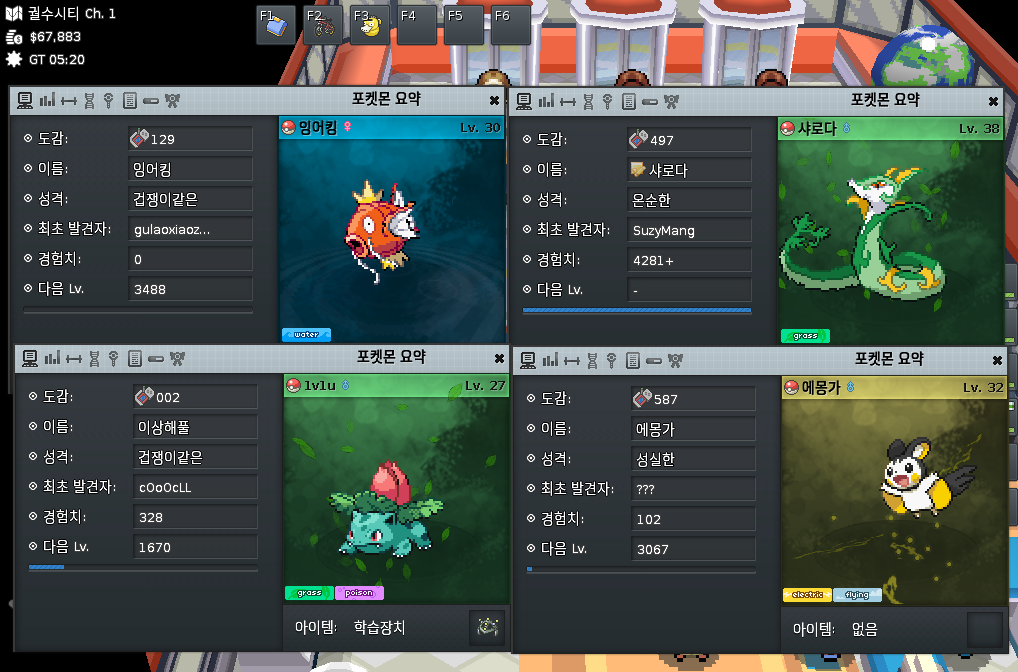The height and width of the screenshot is (672, 1018).
Task: Click the 학습장치 held item slot
Action: (487, 628)
